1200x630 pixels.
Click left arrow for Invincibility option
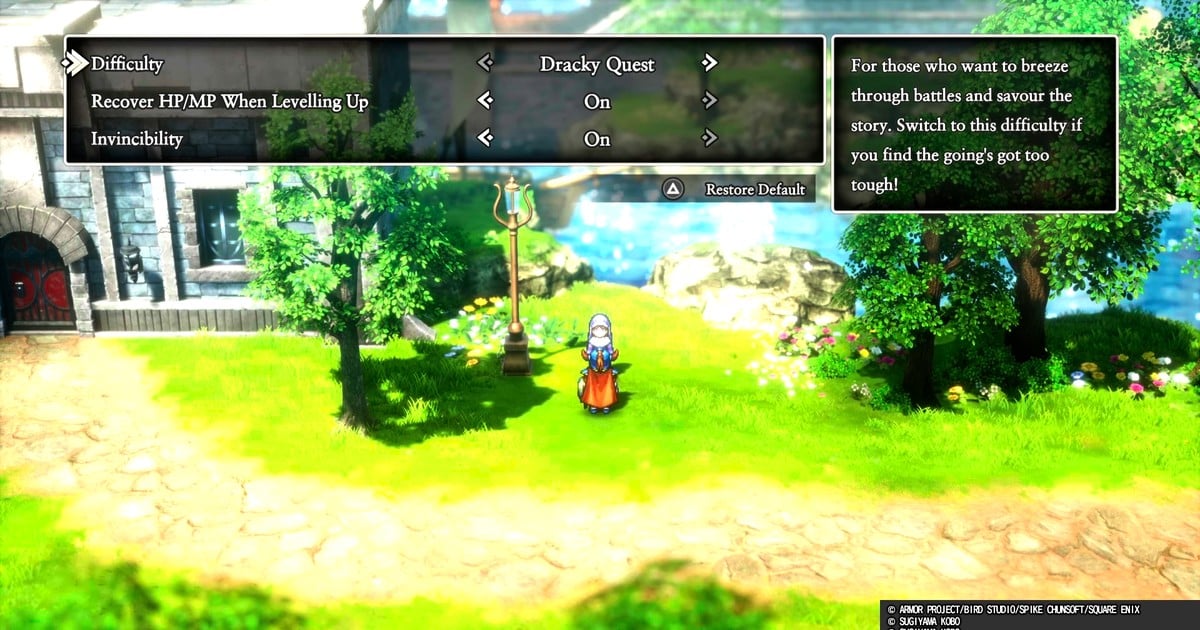(x=485, y=138)
